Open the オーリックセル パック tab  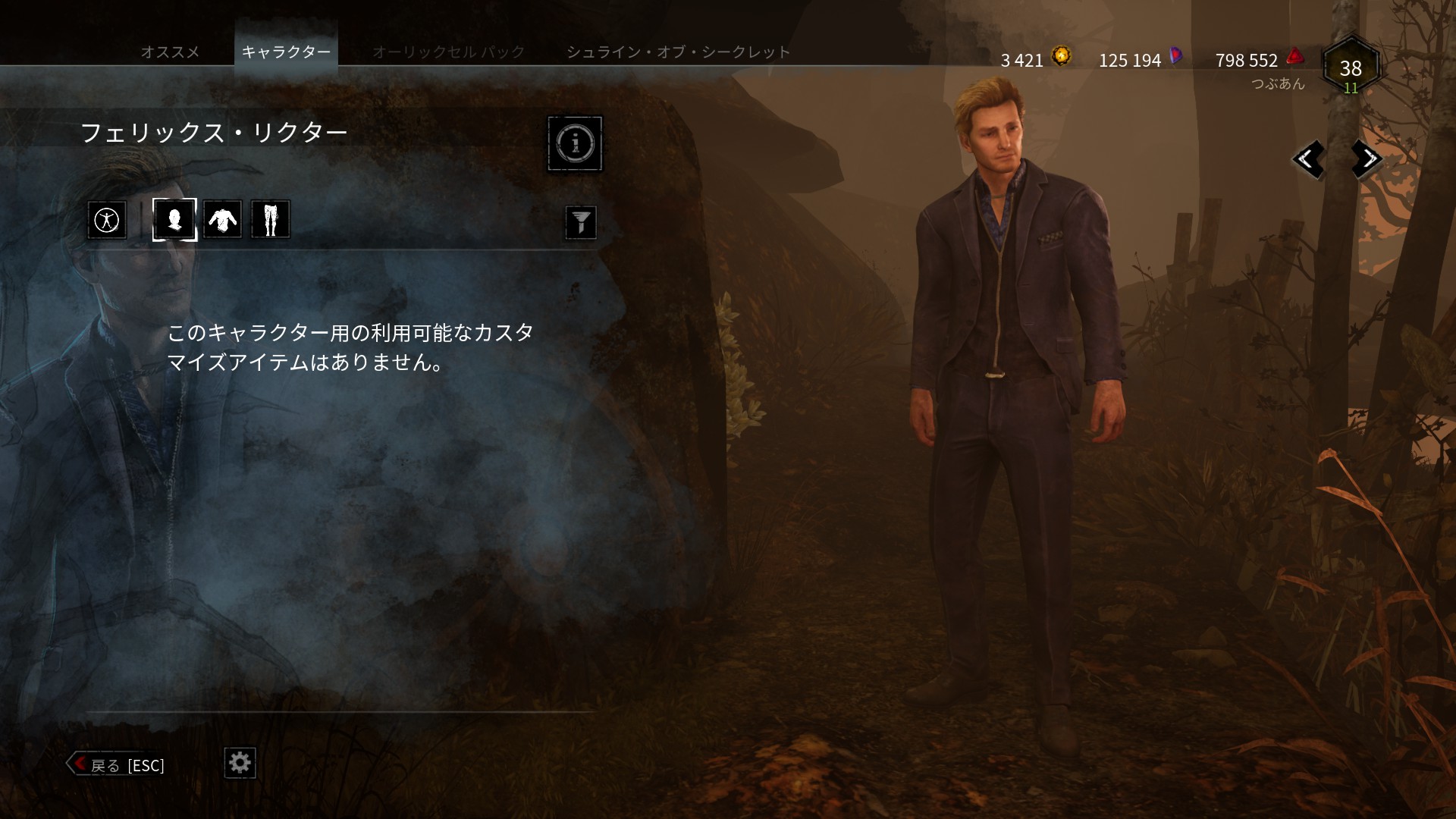coord(448,52)
